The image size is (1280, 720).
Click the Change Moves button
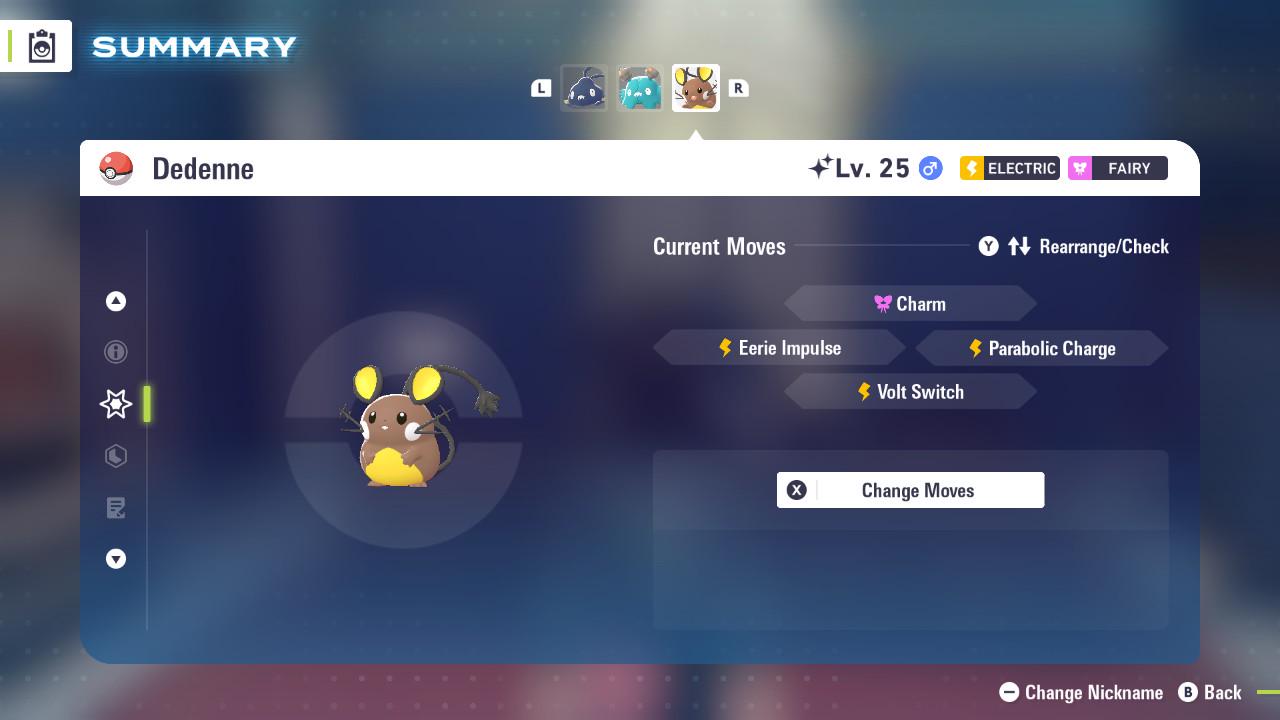910,490
